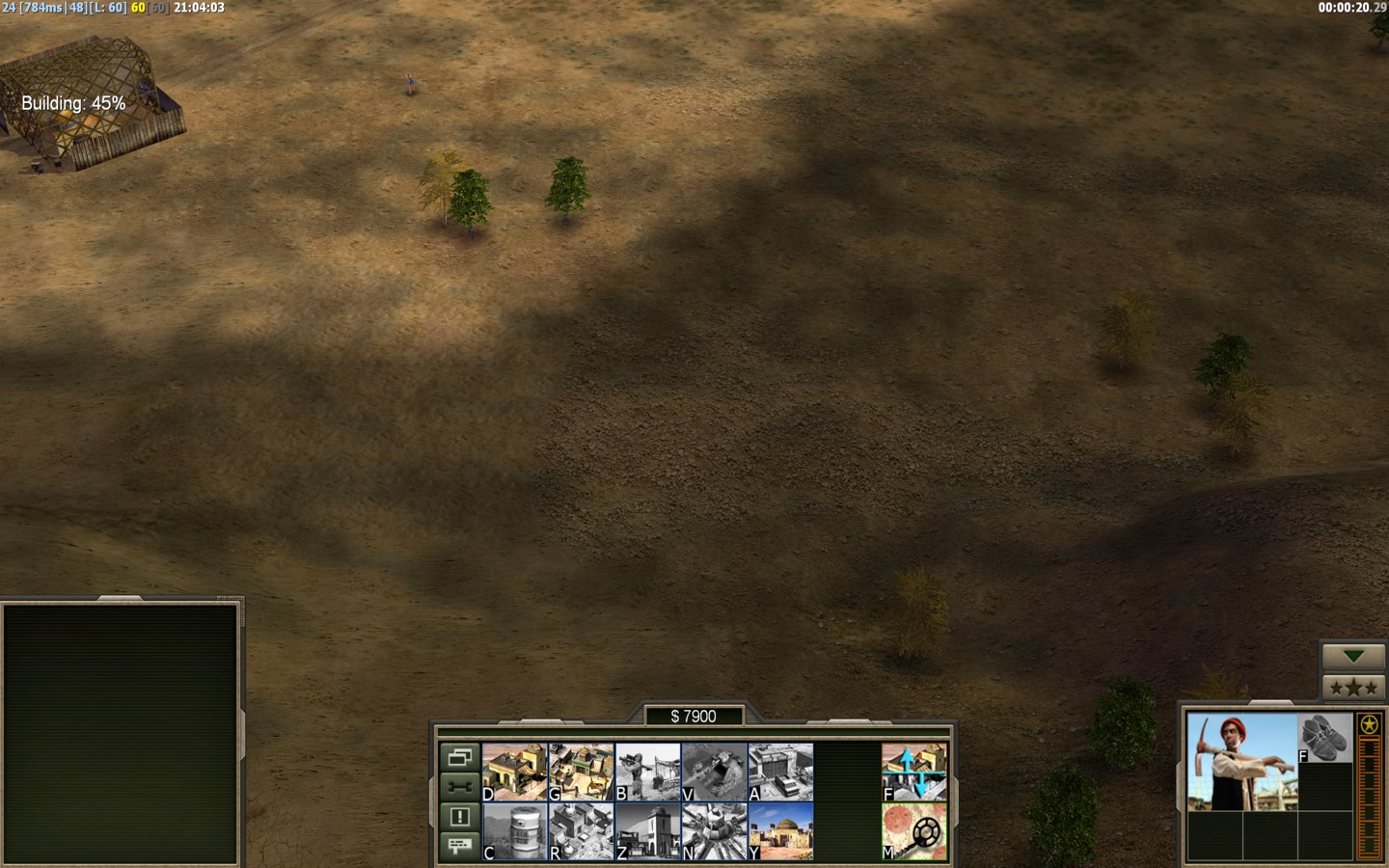Click the exclamation mark button on command bar

point(460,816)
